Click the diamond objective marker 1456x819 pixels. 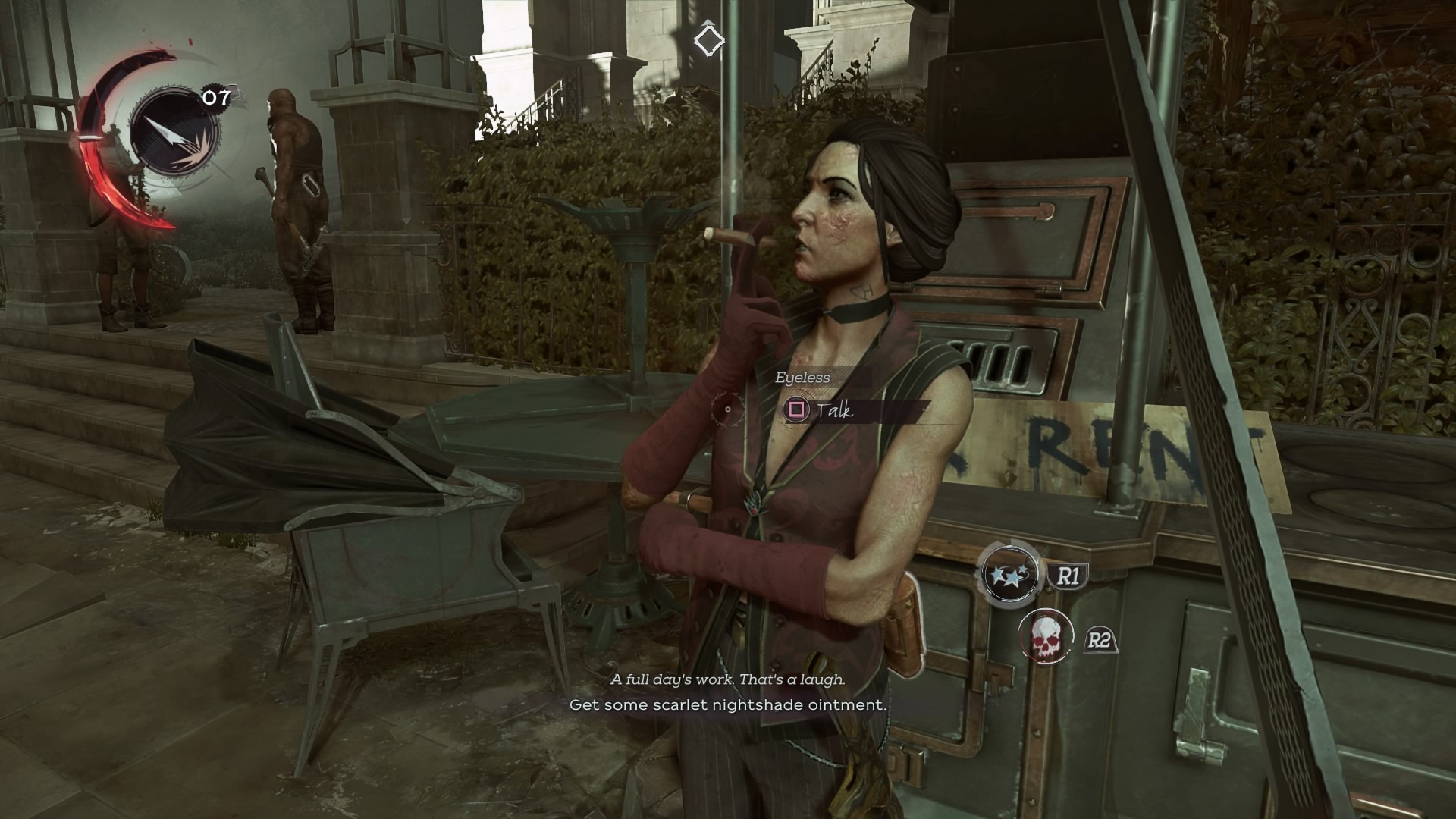pyautogui.click(x=709, y=40)
